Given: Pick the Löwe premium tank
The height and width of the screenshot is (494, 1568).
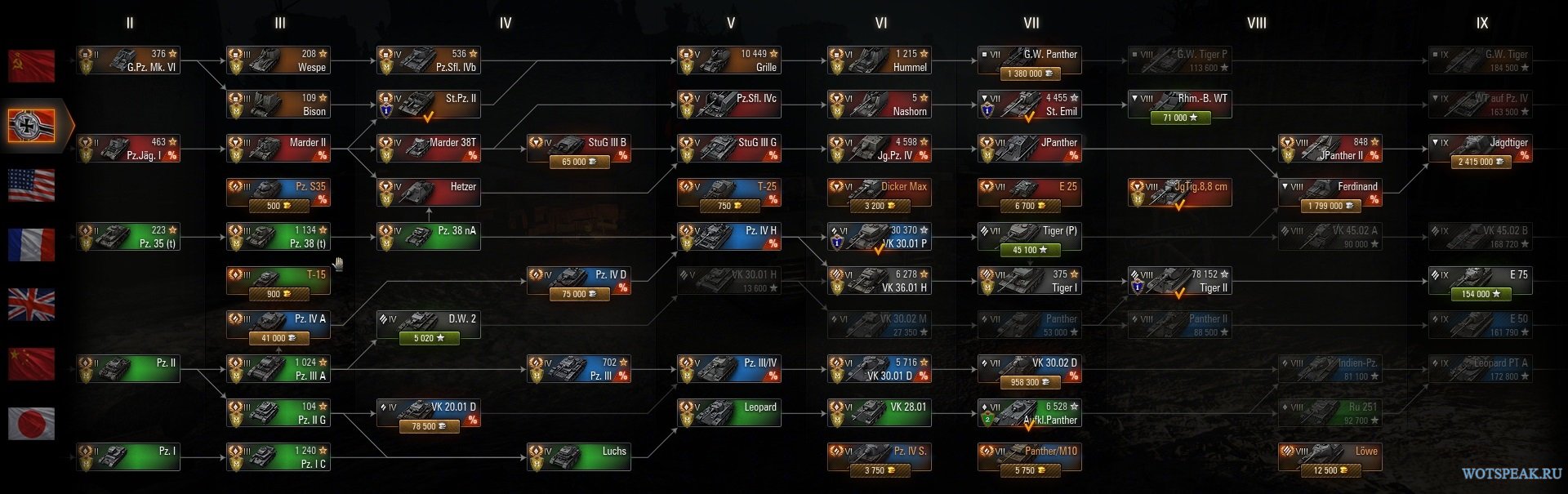Looking at the screenshot, I should coord(1330,457).
